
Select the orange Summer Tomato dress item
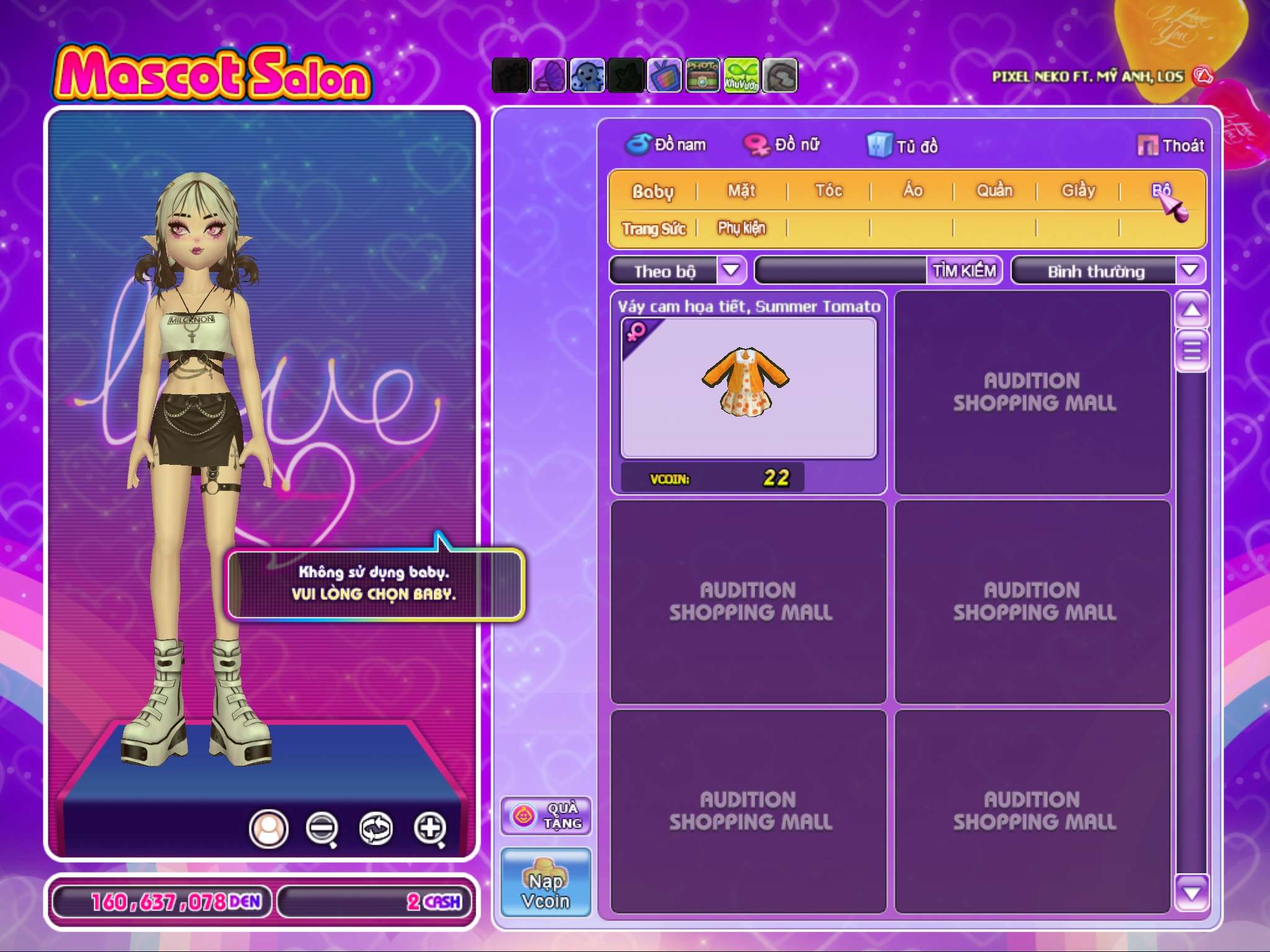coord(748,387)
